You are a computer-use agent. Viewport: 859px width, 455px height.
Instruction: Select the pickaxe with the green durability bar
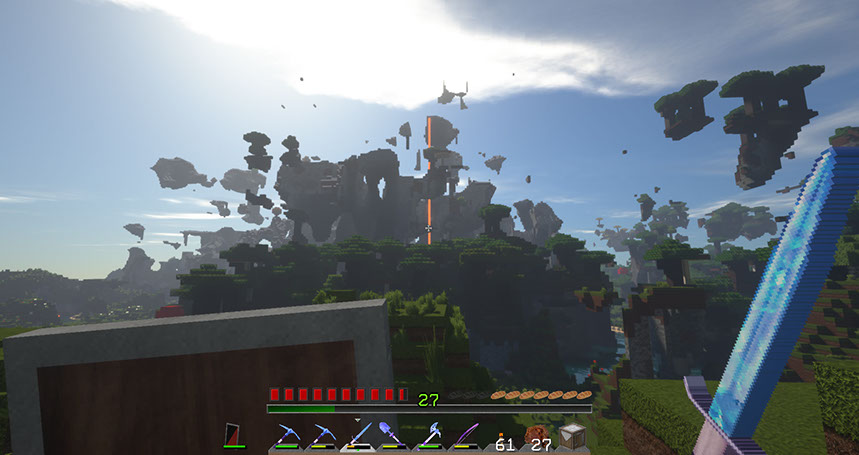(286, 435)
